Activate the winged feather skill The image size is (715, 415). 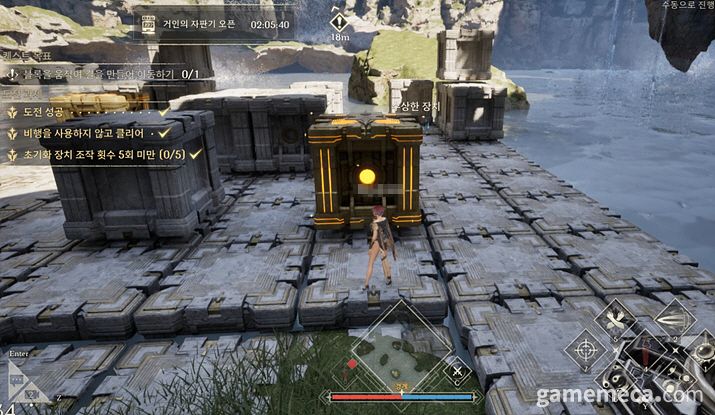tap(614, 319)
